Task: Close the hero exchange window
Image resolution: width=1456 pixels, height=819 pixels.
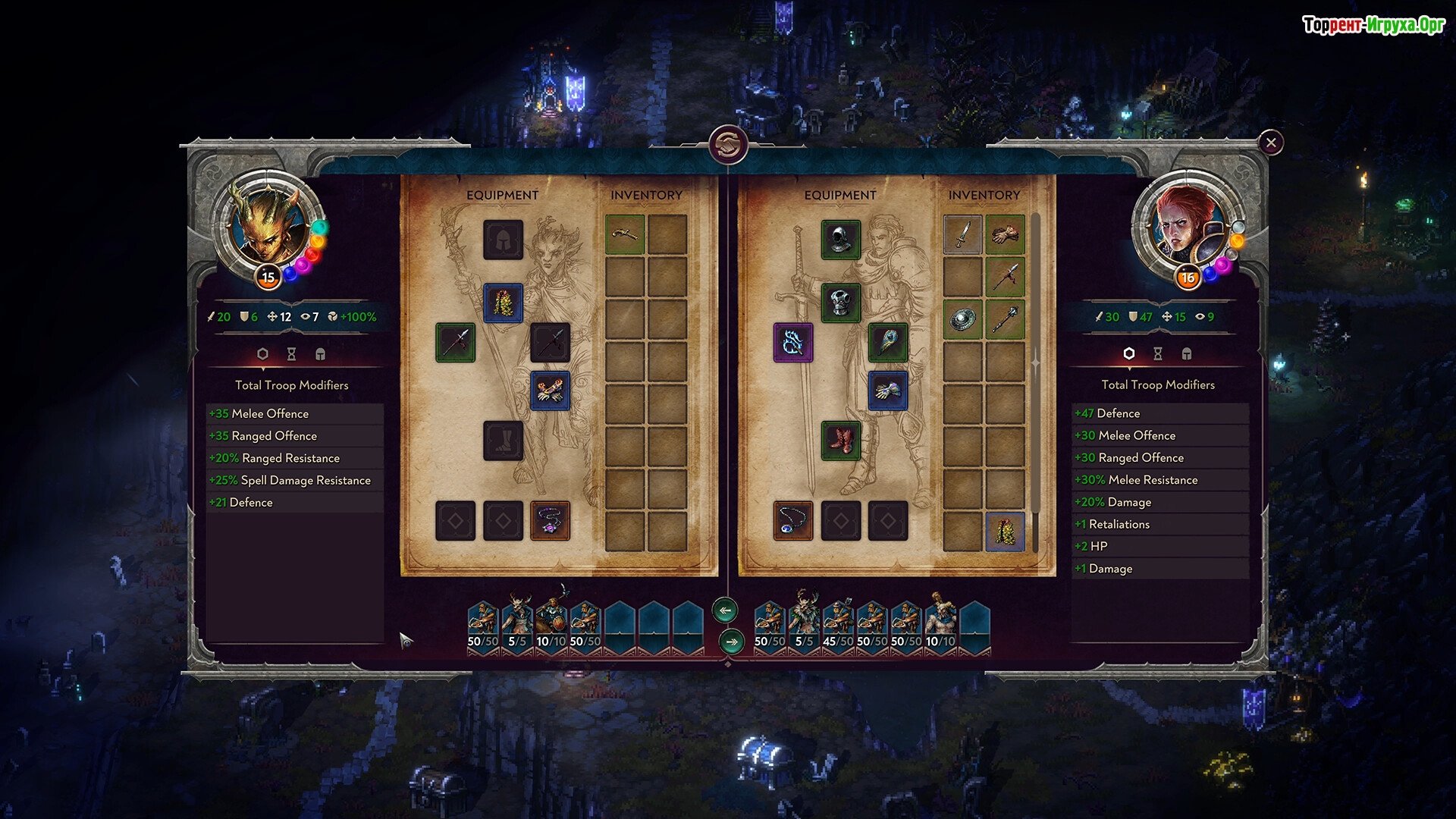Action: coord(1271,143)
